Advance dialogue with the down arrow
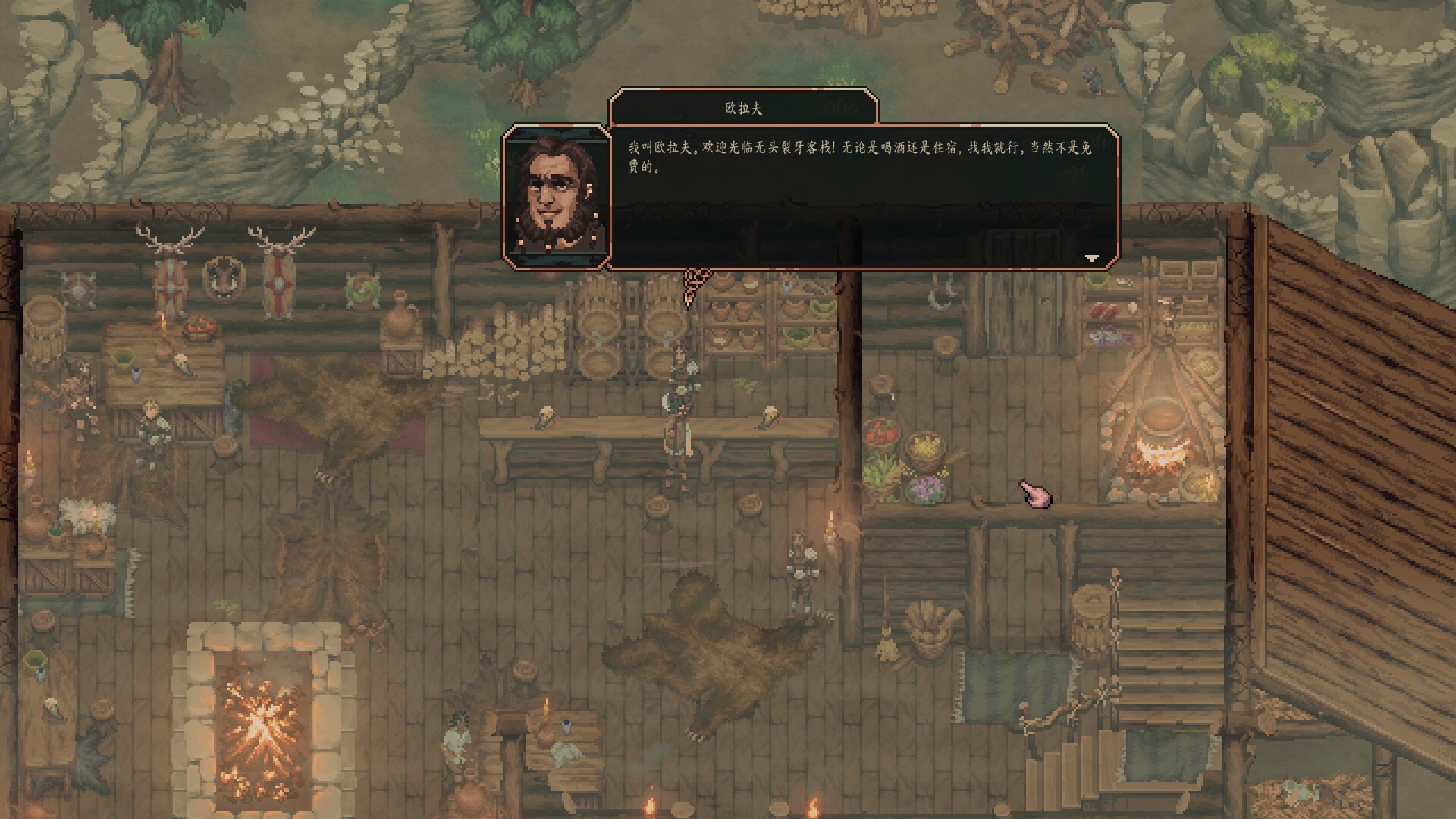1456x819 pixels. tap(1091, 258)
